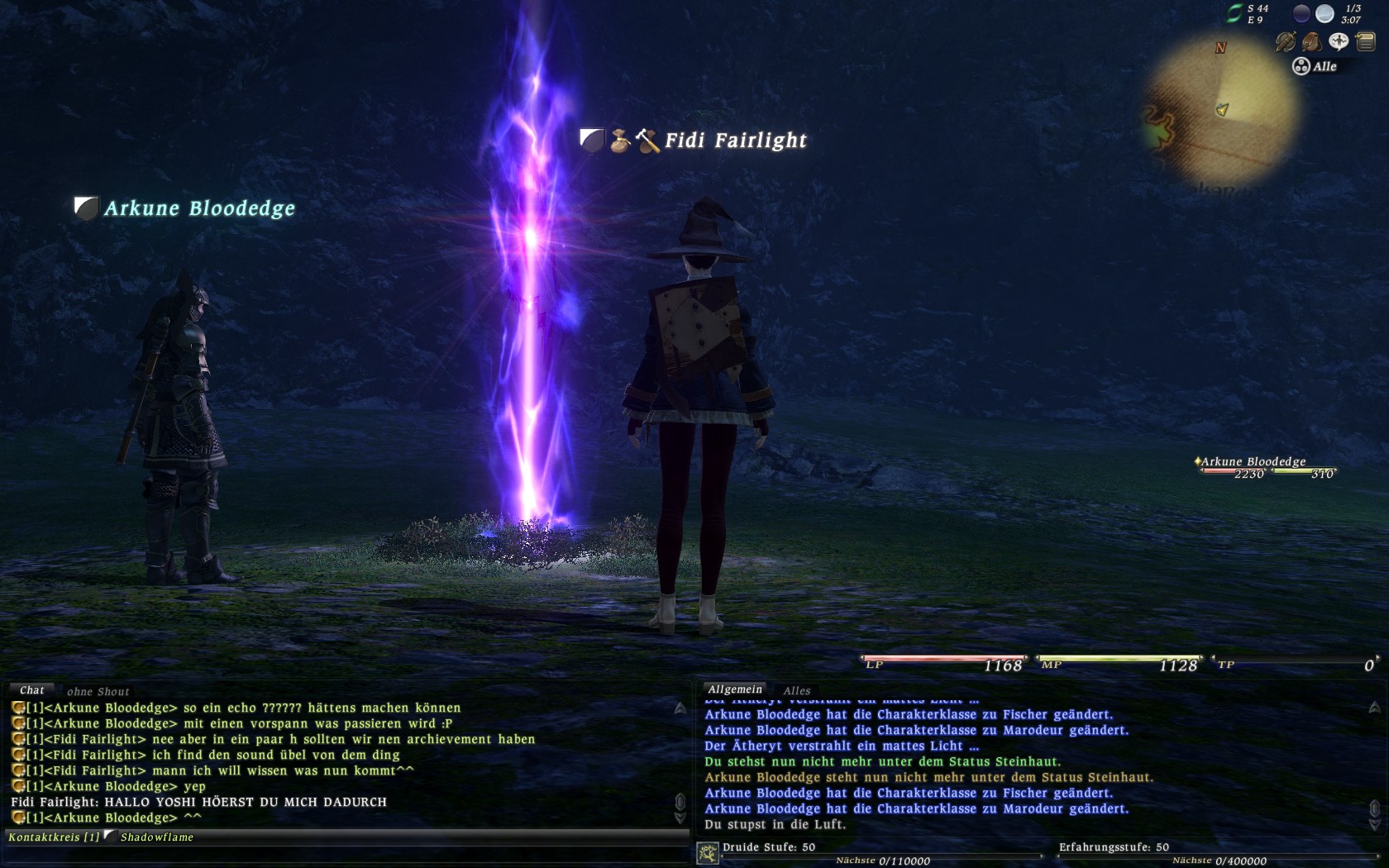This screenshot has height=868, width=1389.
Task: Click the emote speech bubble icon
Action: click(1338, 41)
